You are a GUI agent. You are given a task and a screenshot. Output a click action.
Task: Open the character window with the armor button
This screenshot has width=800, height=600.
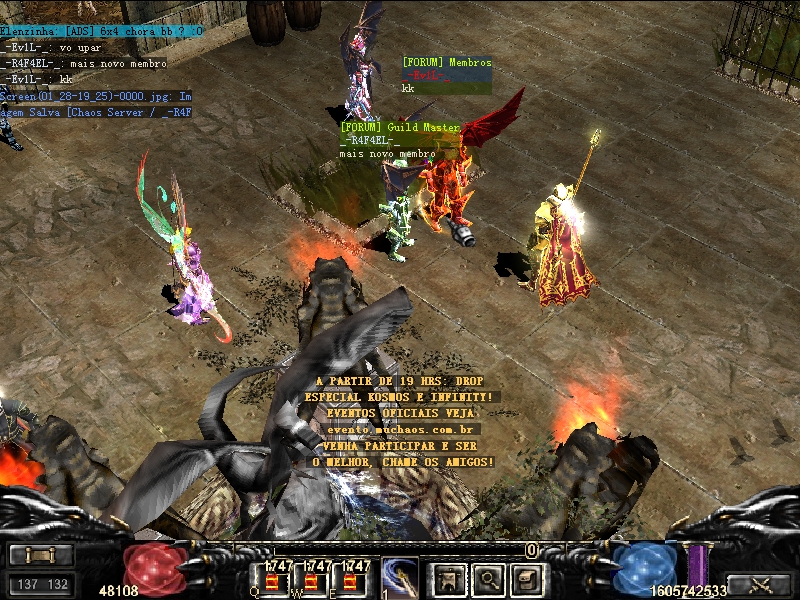449,578
